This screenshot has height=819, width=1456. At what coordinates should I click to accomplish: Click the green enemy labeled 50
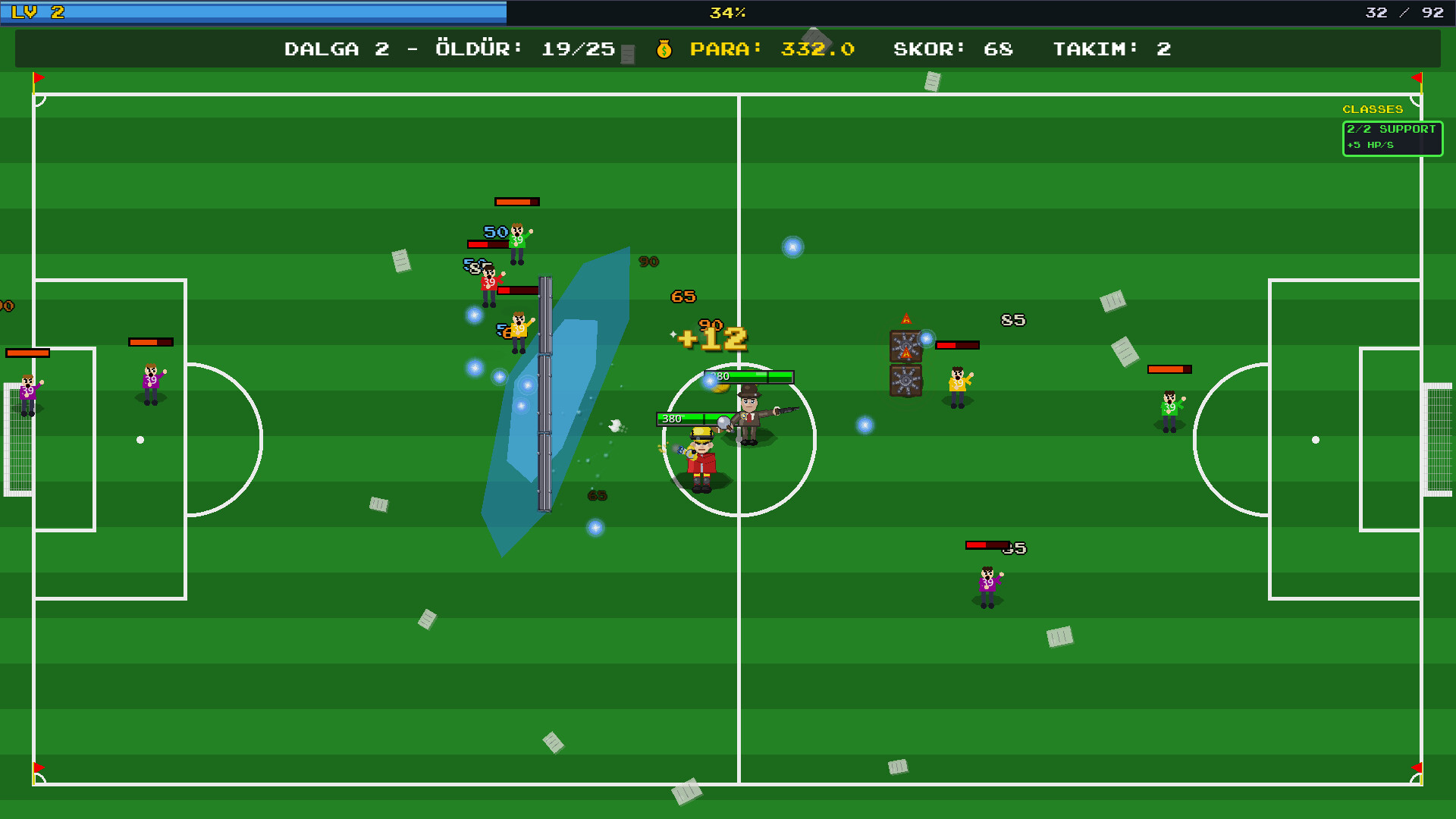[518, 239]
